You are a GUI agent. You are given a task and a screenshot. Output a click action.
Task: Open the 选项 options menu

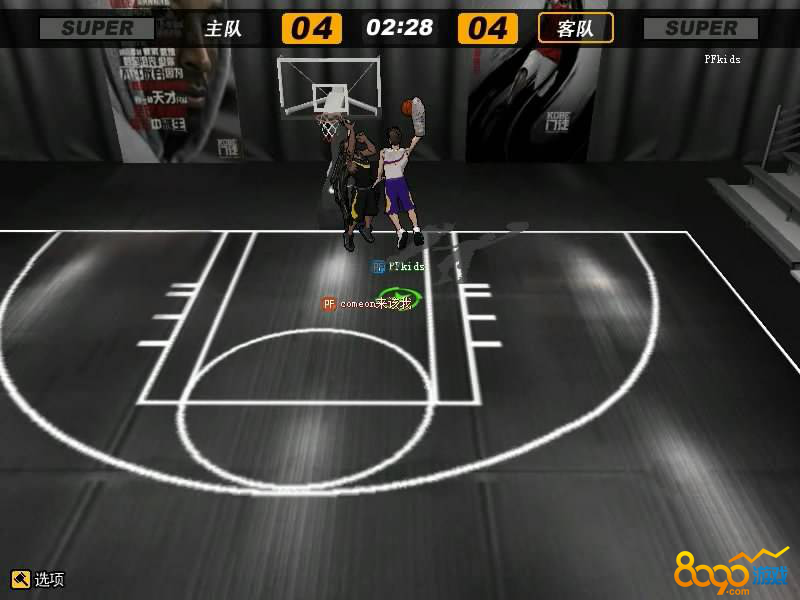[38, 579]
